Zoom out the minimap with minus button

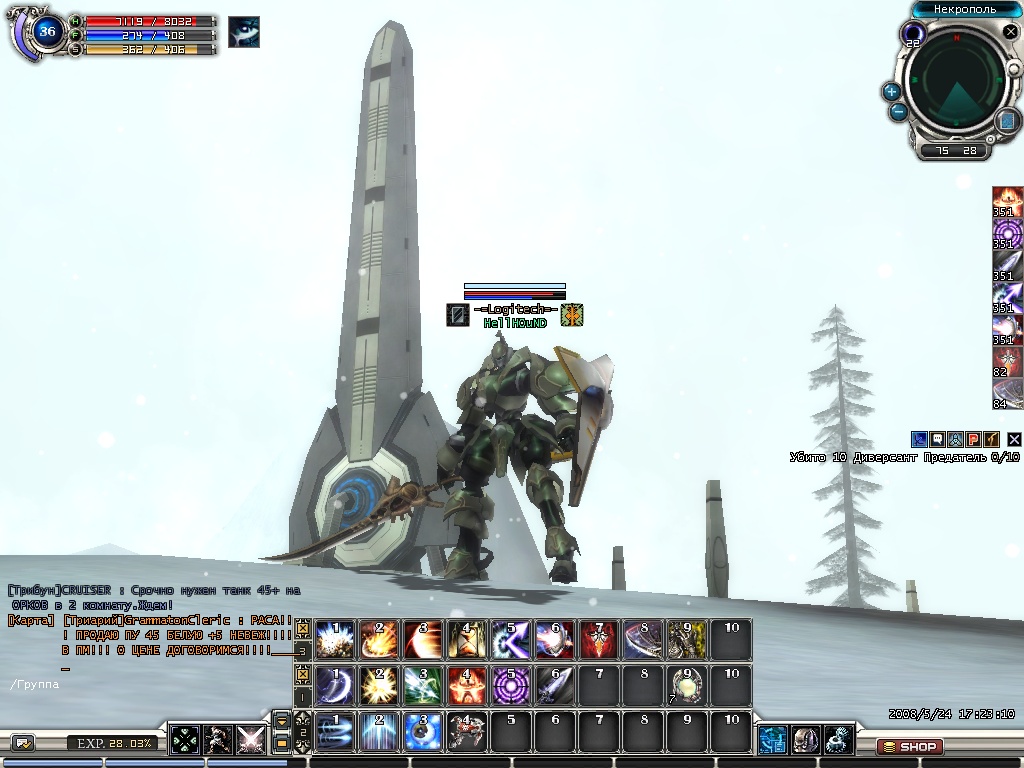[898, 112]
